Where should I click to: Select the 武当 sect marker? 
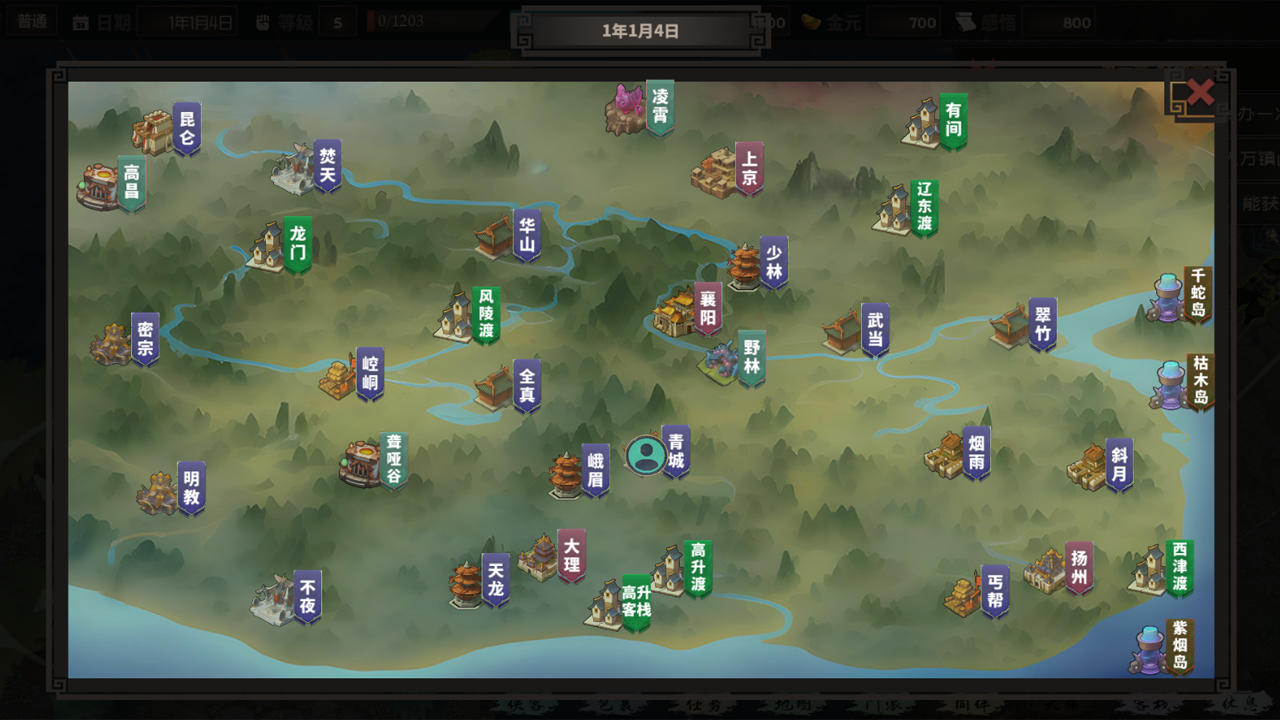(875, 330)
